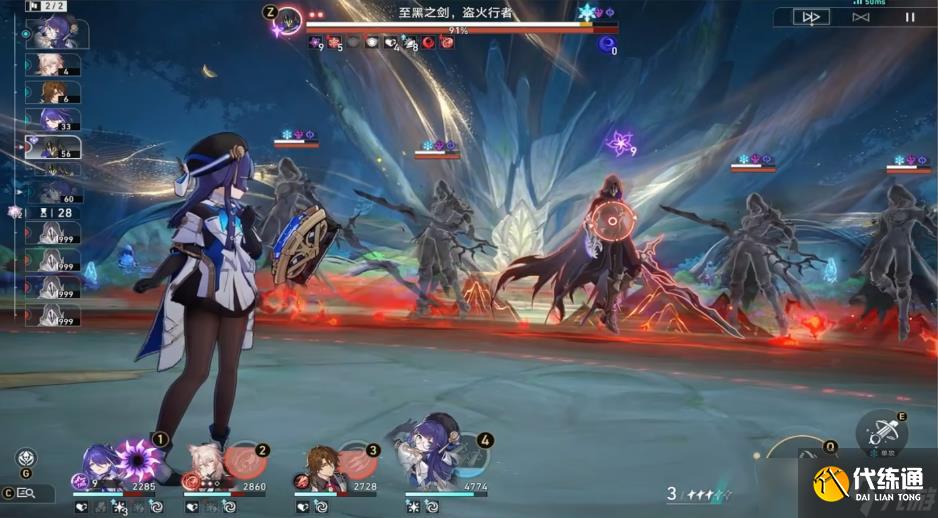
Task: Click the purple flower mark numbered 9
Action: pyautogui.click(x=620, y=142)
